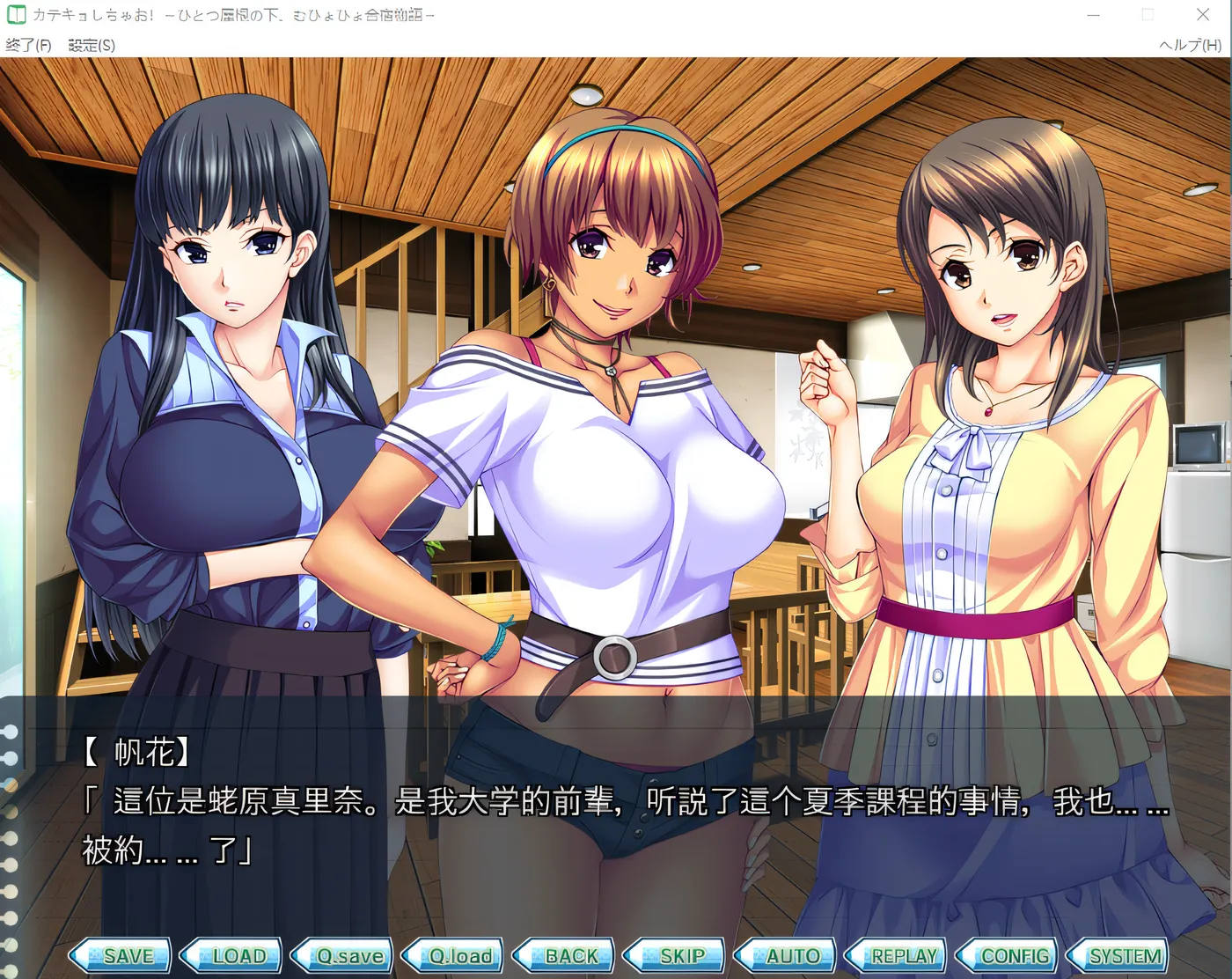
Task: Click the dialogue line starting with 這位是蛯原真里奈
Action: (528, 802)
